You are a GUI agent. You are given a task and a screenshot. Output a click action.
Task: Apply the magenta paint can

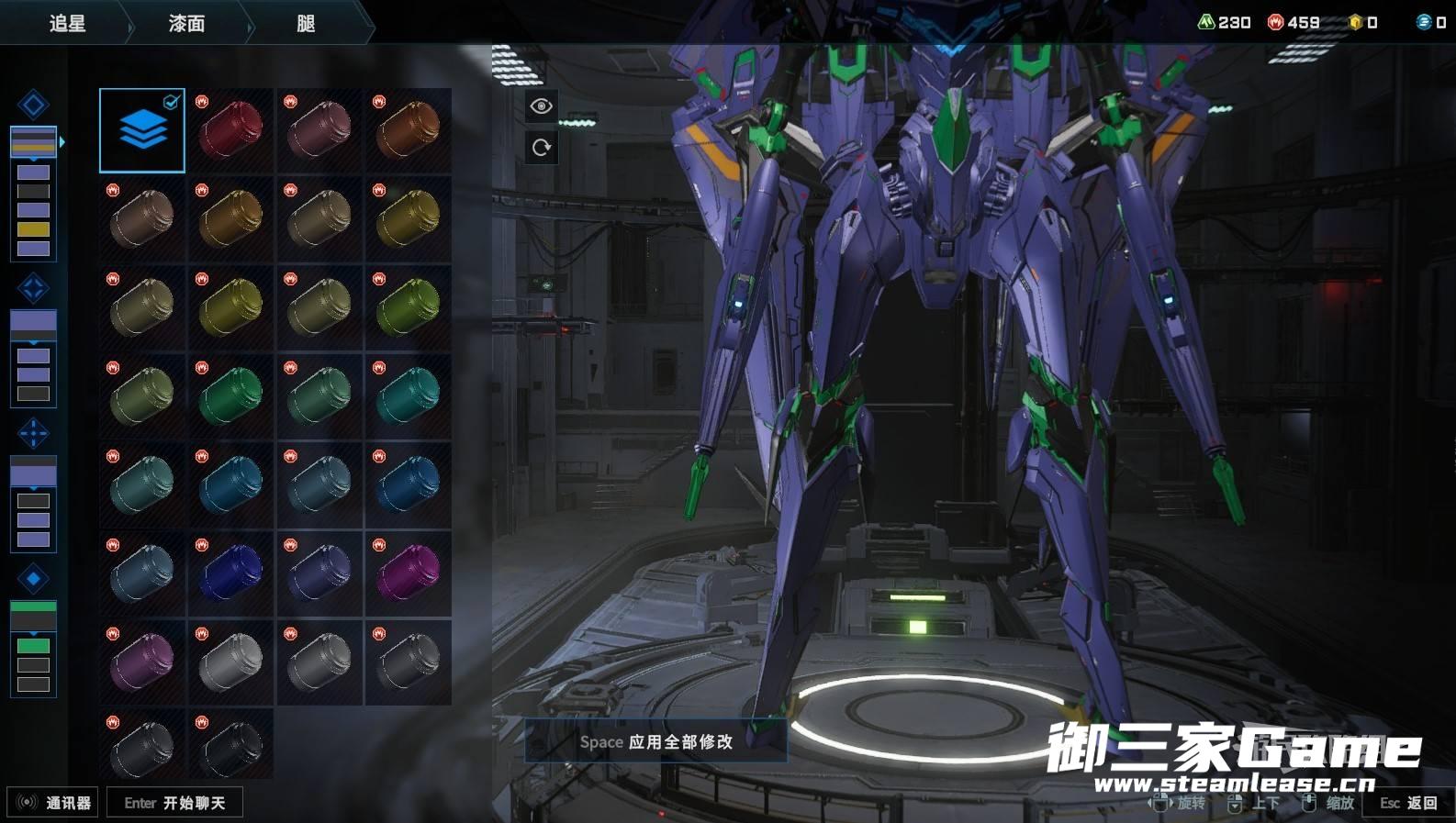[x=409, y=573]
